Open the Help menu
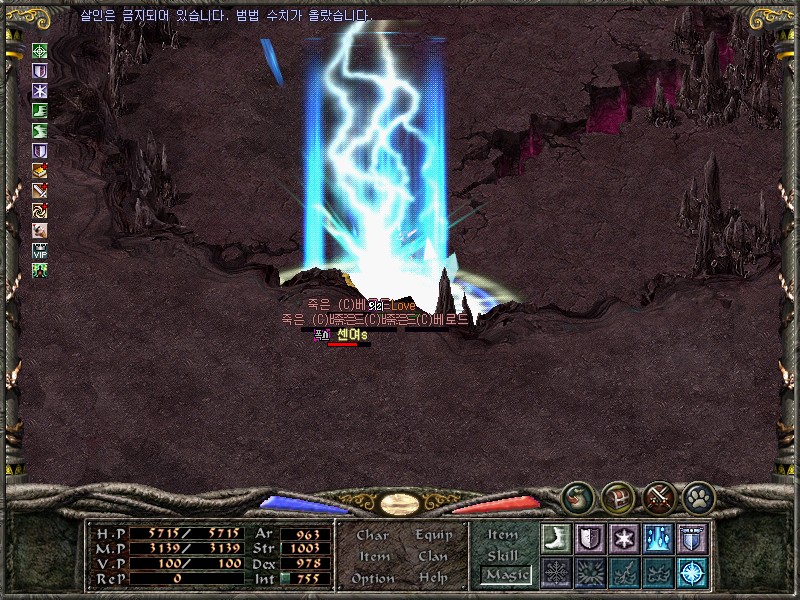This screenshot has width=800, height=600. [x=433, y=578]
